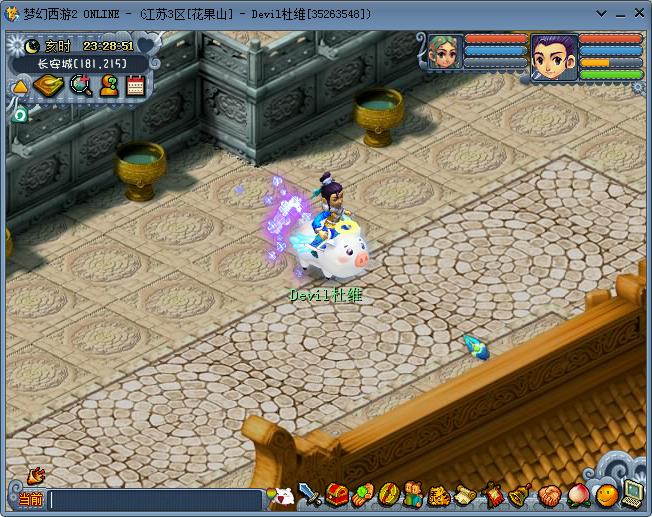This screenshot has width=652, height=517.
Task: Open the purple-haired character portrait
Action: pyautogui.click(x=554, y=54)
